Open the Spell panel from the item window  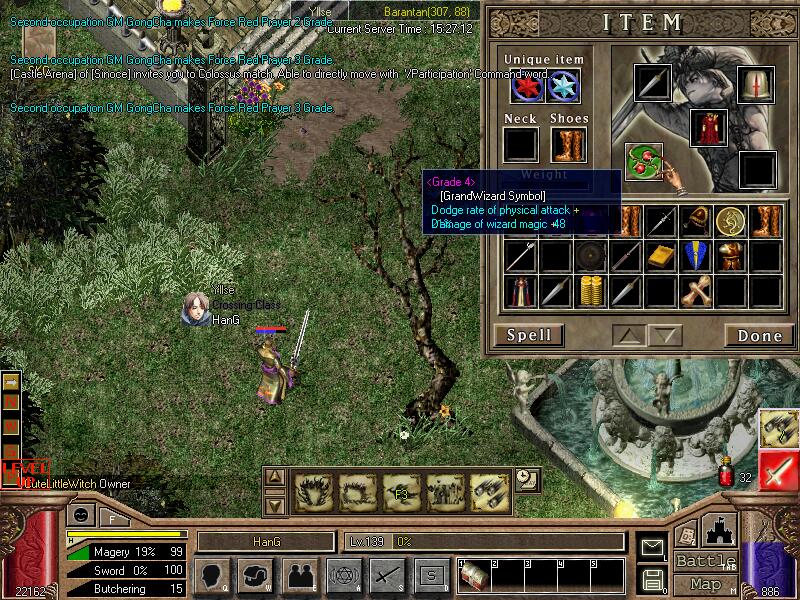point(528,335)
